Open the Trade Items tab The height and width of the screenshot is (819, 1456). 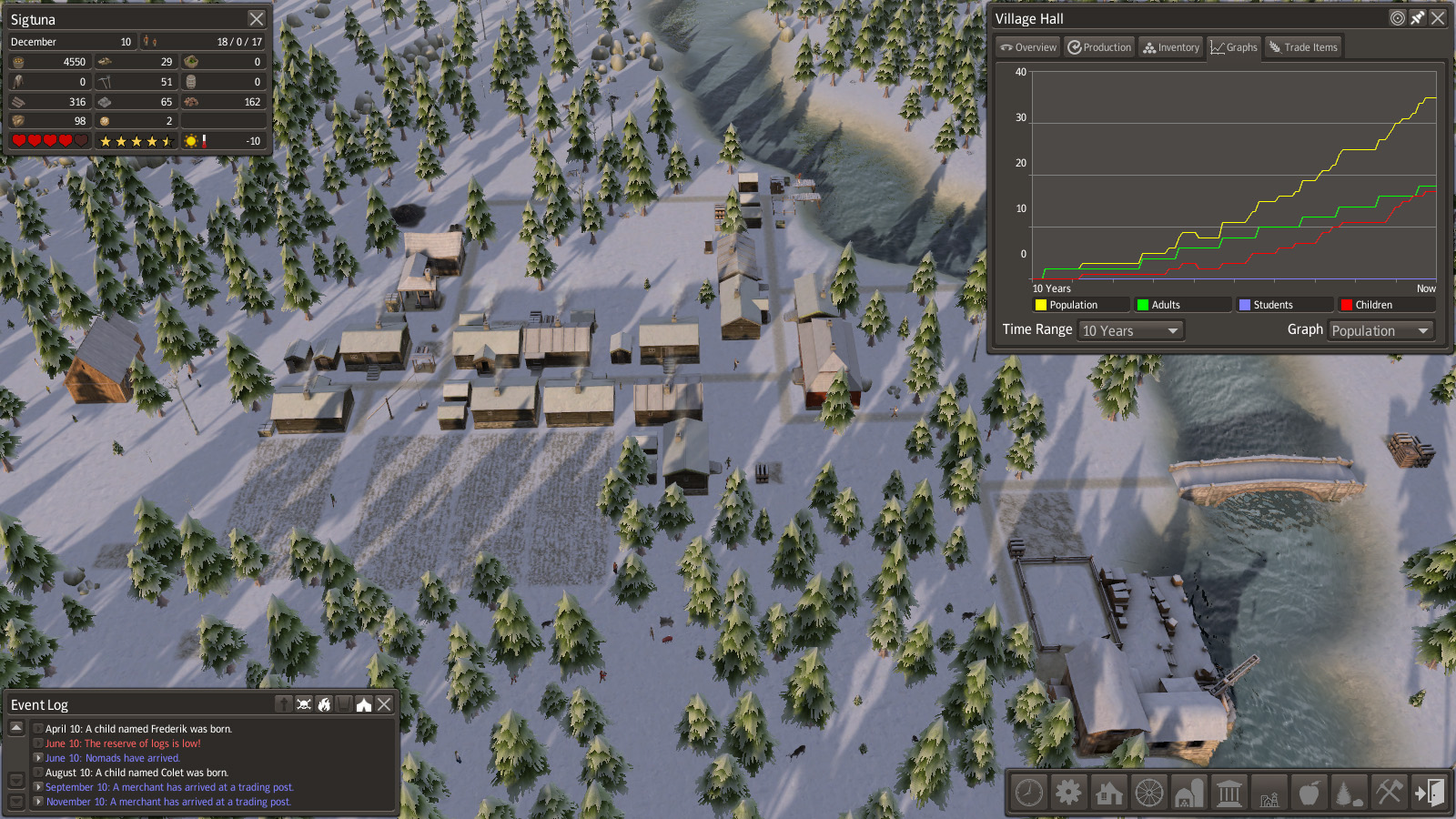tap(1303, 47)
